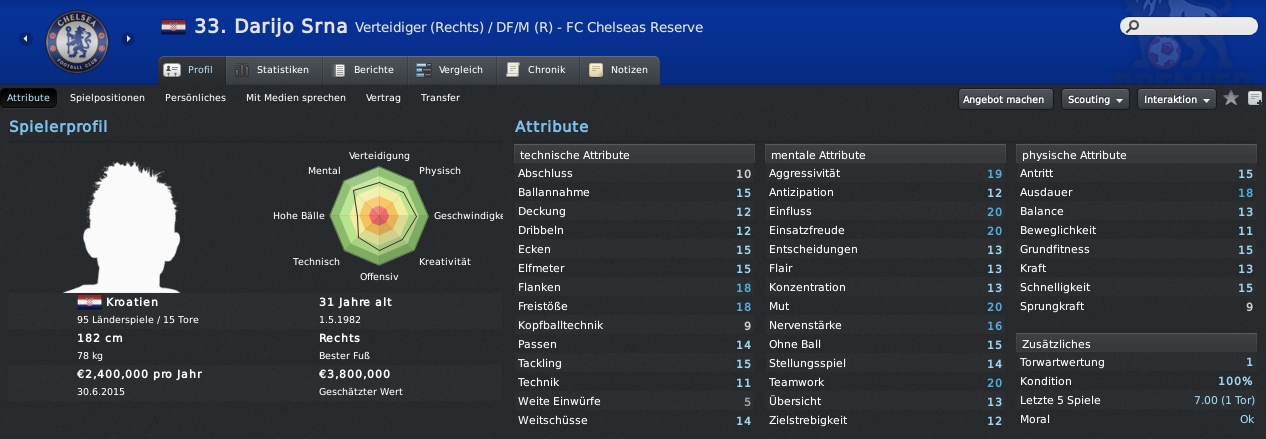Select Mit Medien sprechen
The width and height of the screenshot is (1266, 439).
(296, 98)
